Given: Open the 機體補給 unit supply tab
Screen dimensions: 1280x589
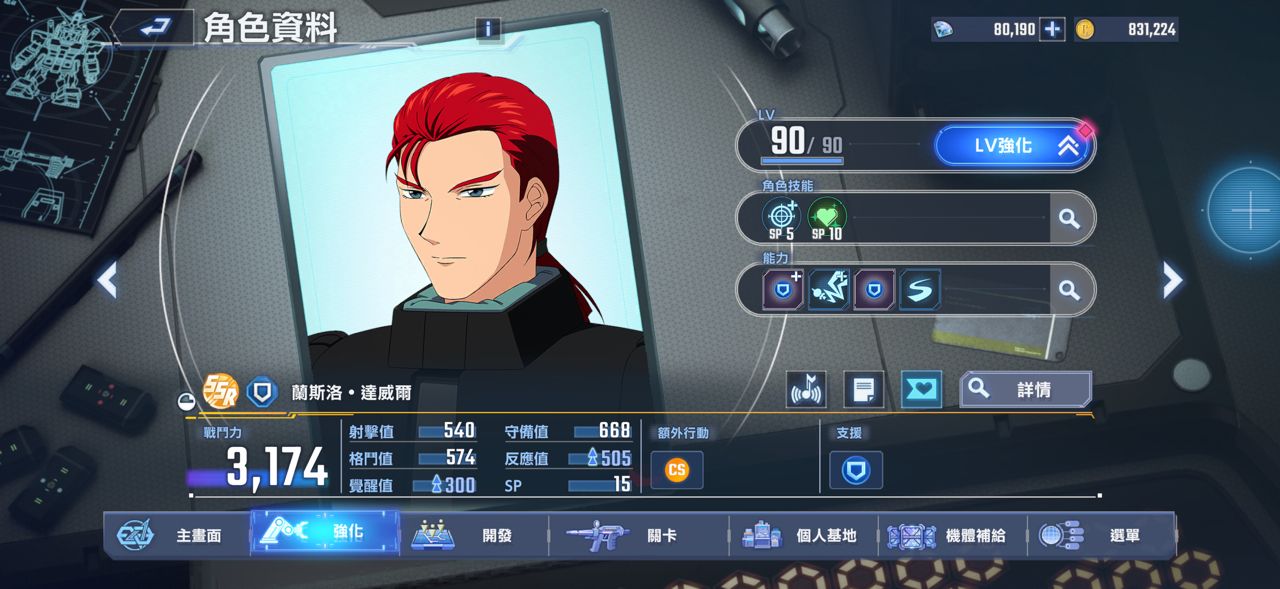Looking at the screenshot, I should [950, 535].
